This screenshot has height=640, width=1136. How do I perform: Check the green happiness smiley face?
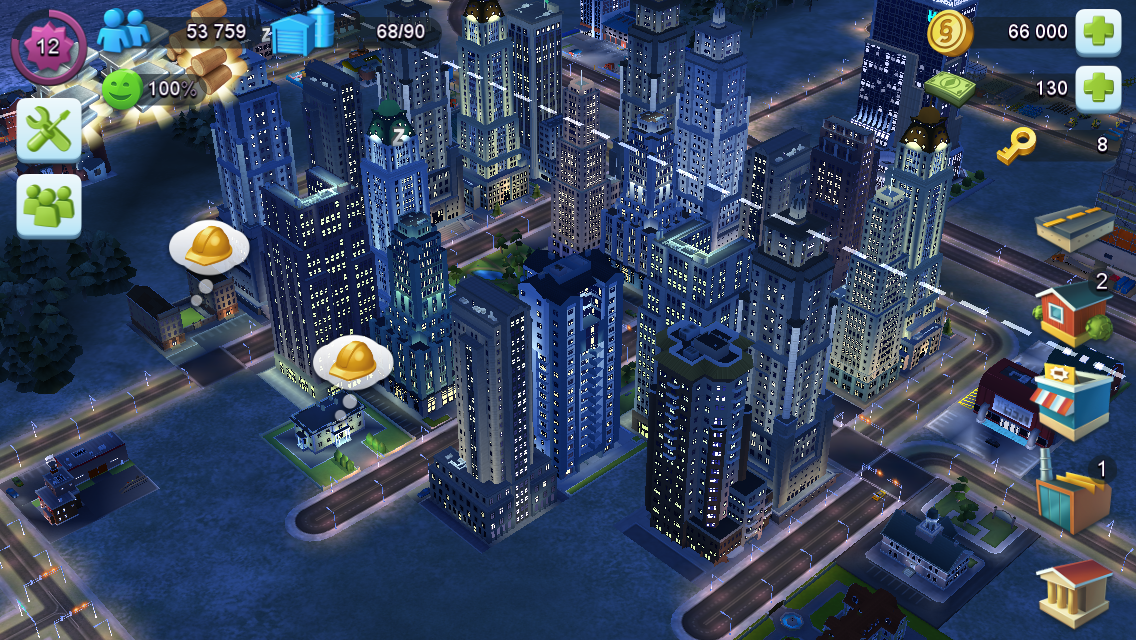pos(121,88)
